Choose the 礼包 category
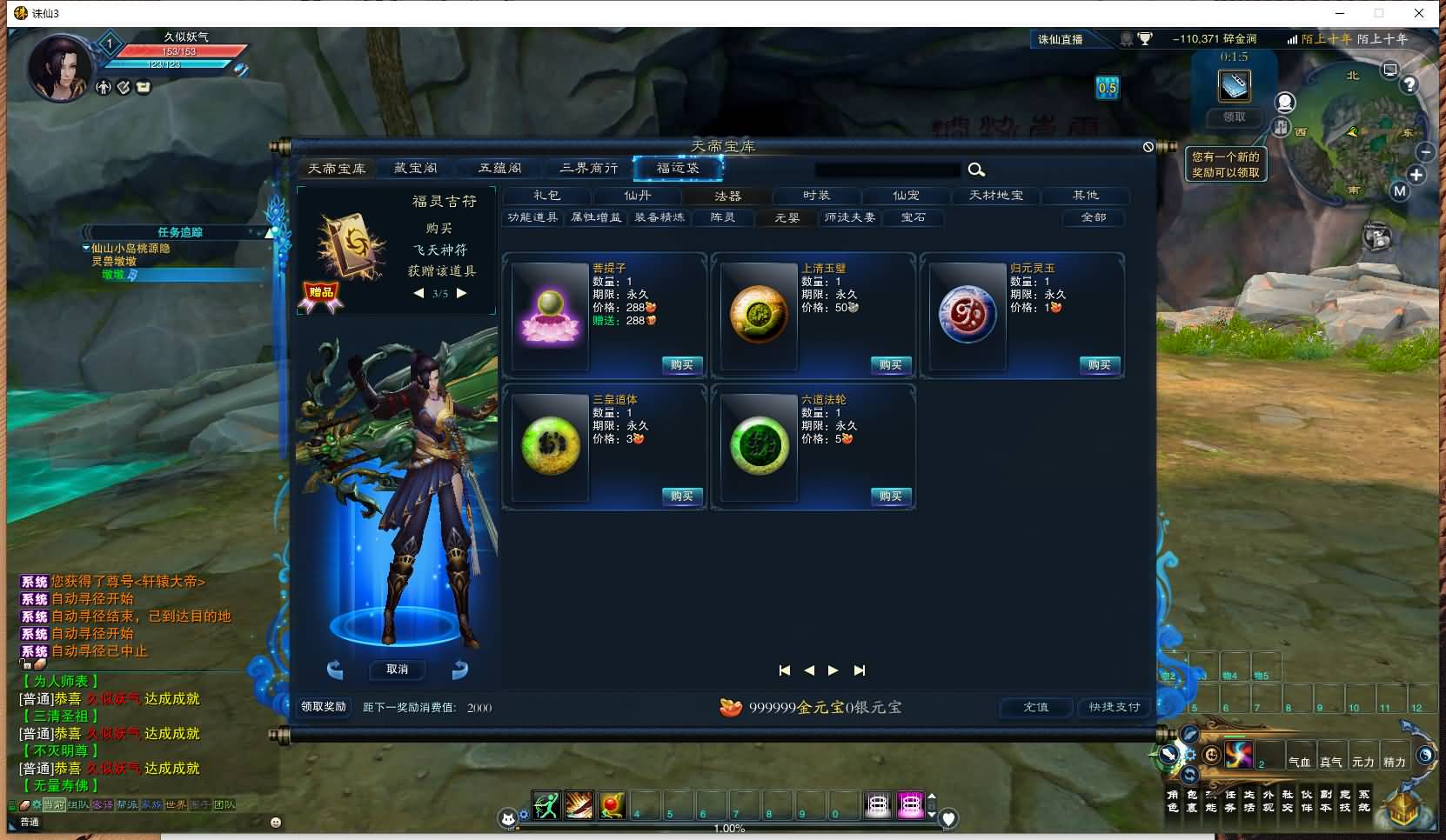Screen dimensions: 1446x840 (x=547, y=196)
